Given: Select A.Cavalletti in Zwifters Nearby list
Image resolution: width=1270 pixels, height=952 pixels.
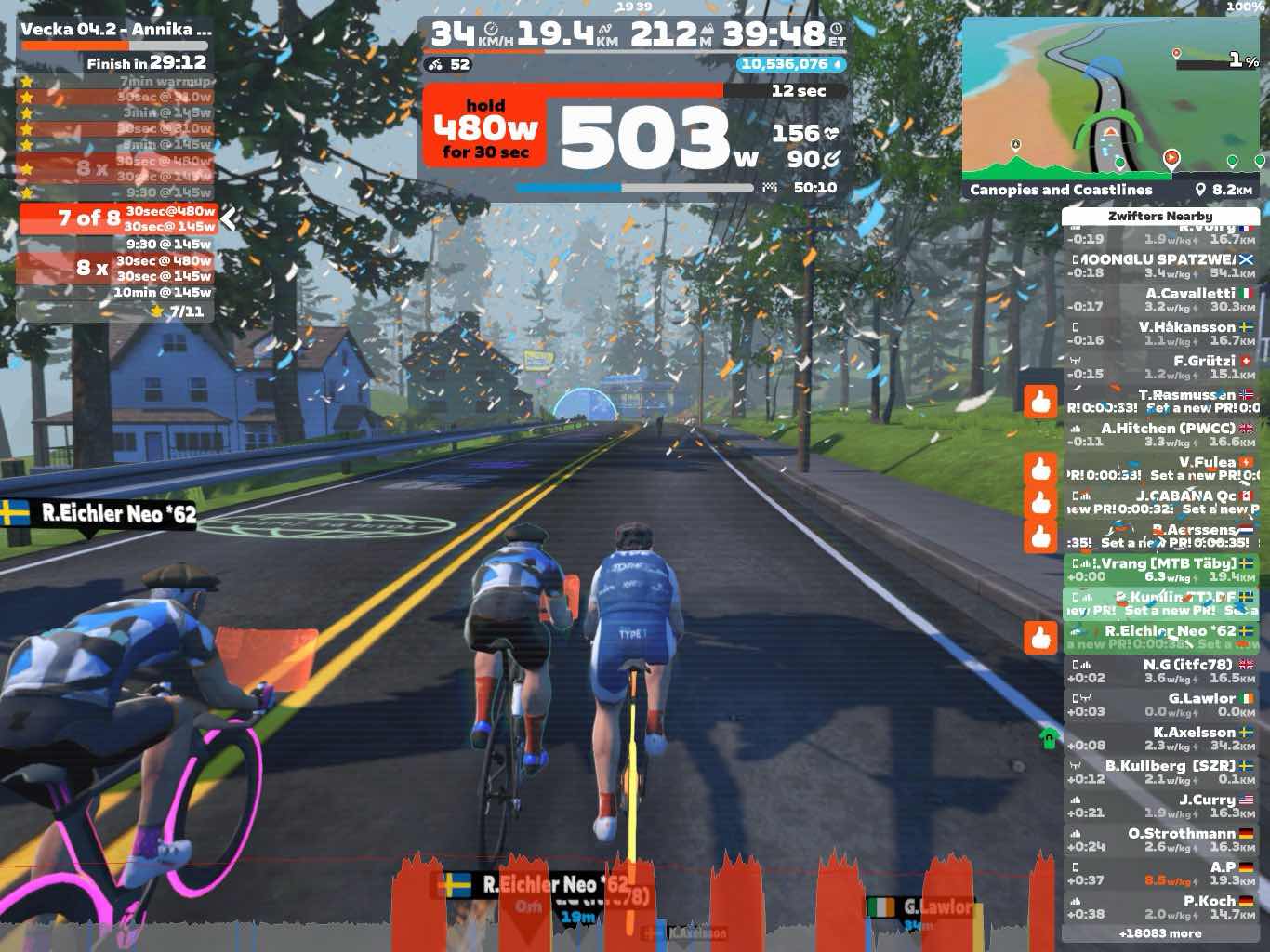Looking at the screenshot, I should pos(1160,299).
